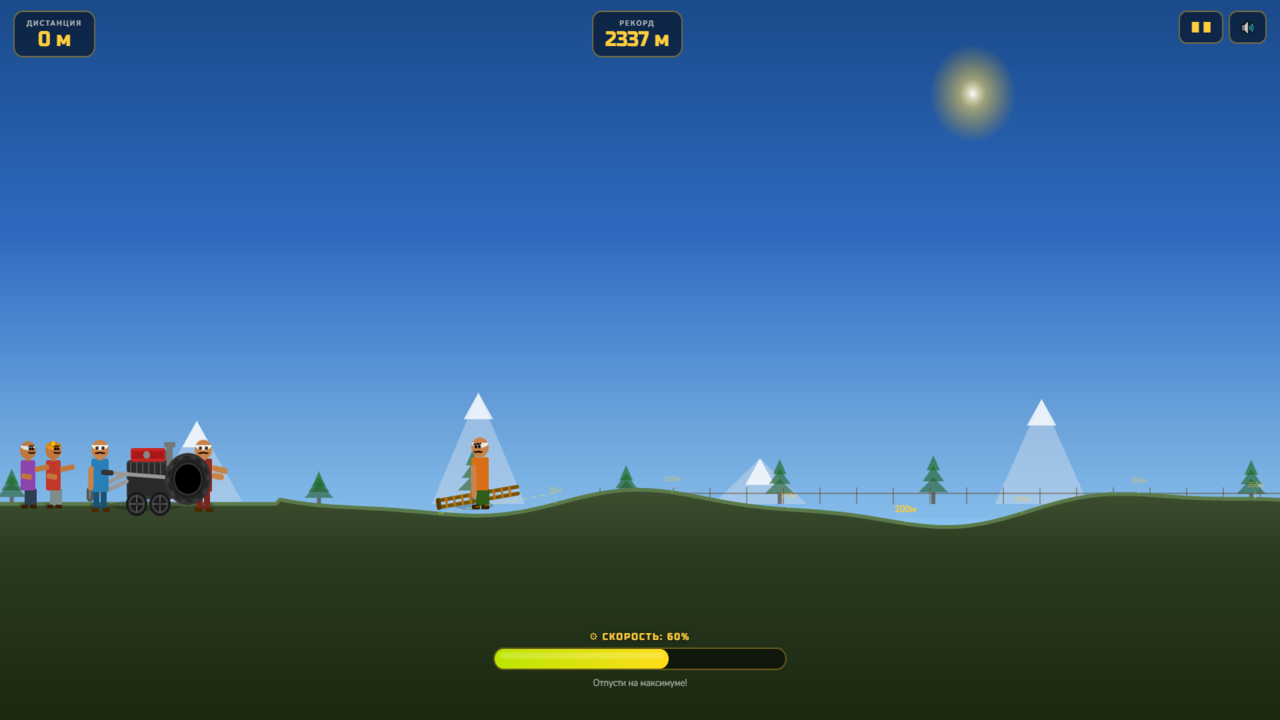This screenshot has height=720, width=1280.
Task: Click the lumberjack standing behind the cannon
Action: point(204,470)
